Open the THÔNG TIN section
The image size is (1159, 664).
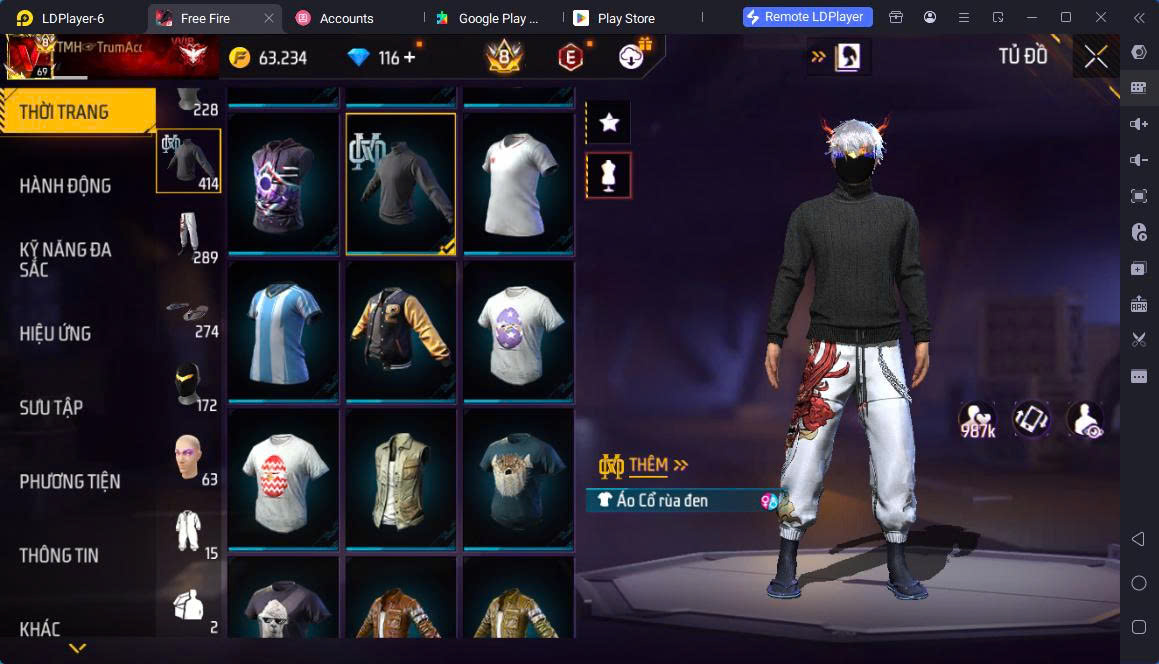click(x=59, y=555)
